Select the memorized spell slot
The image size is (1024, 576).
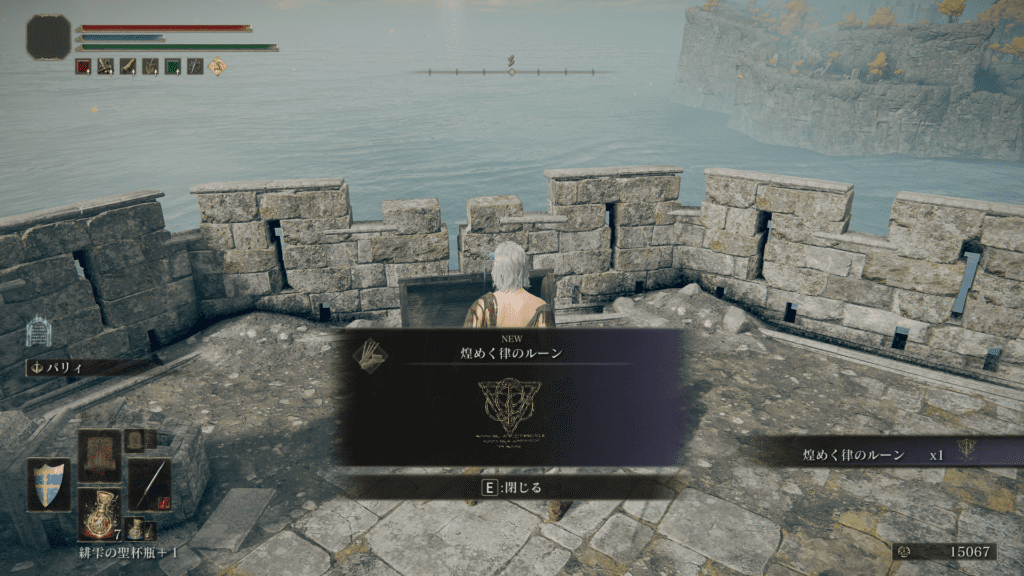pyautogui.click(x=99, y=455)
